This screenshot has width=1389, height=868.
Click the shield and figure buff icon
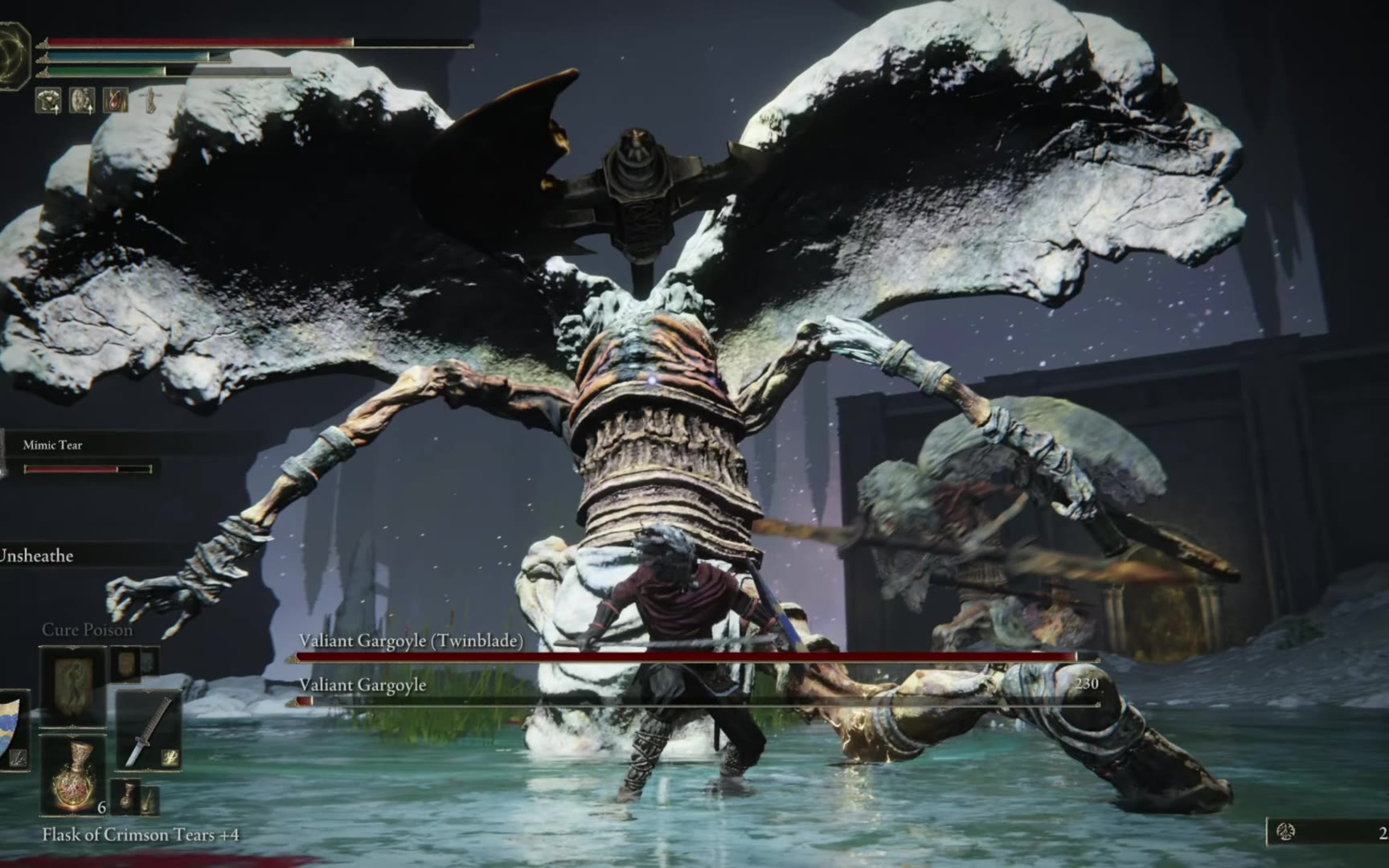pos(82,100)
